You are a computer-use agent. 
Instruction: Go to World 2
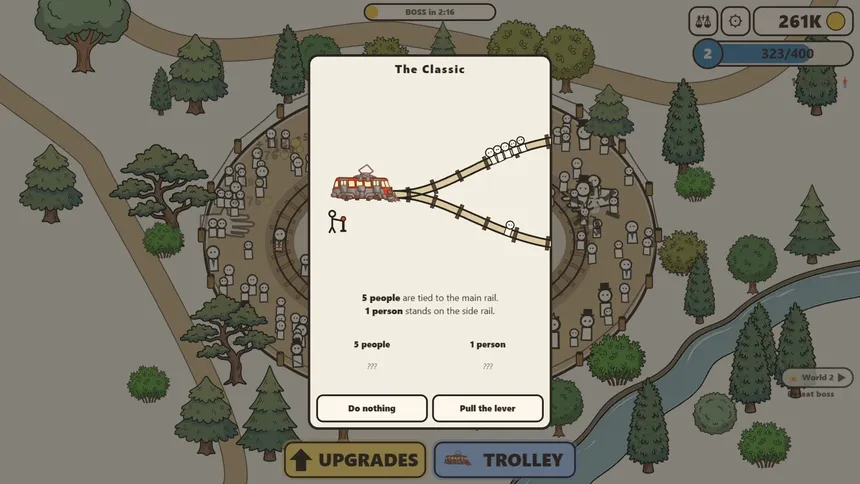(818, 377)
